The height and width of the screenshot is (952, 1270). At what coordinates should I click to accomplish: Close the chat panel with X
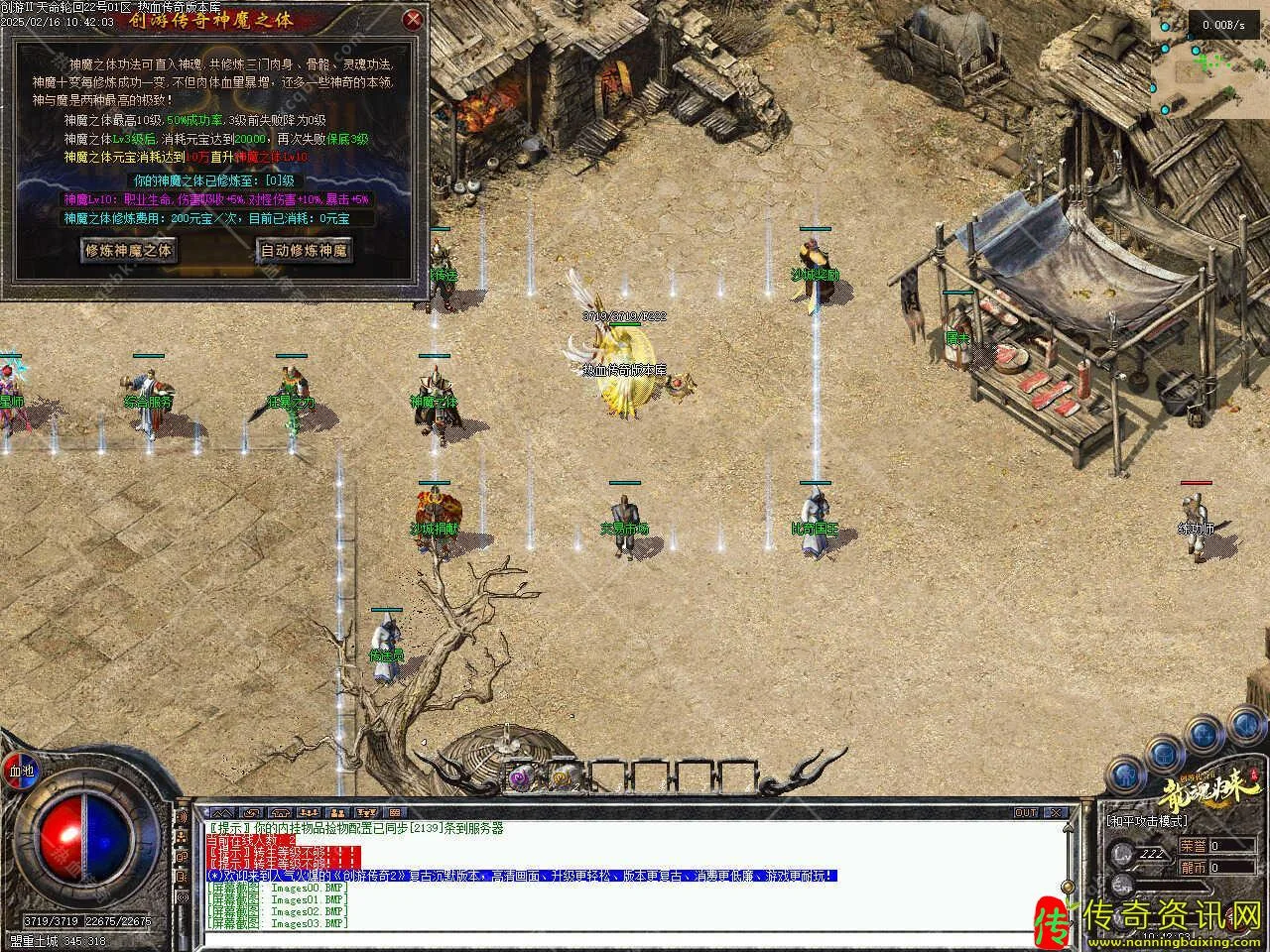(1056, 813)
